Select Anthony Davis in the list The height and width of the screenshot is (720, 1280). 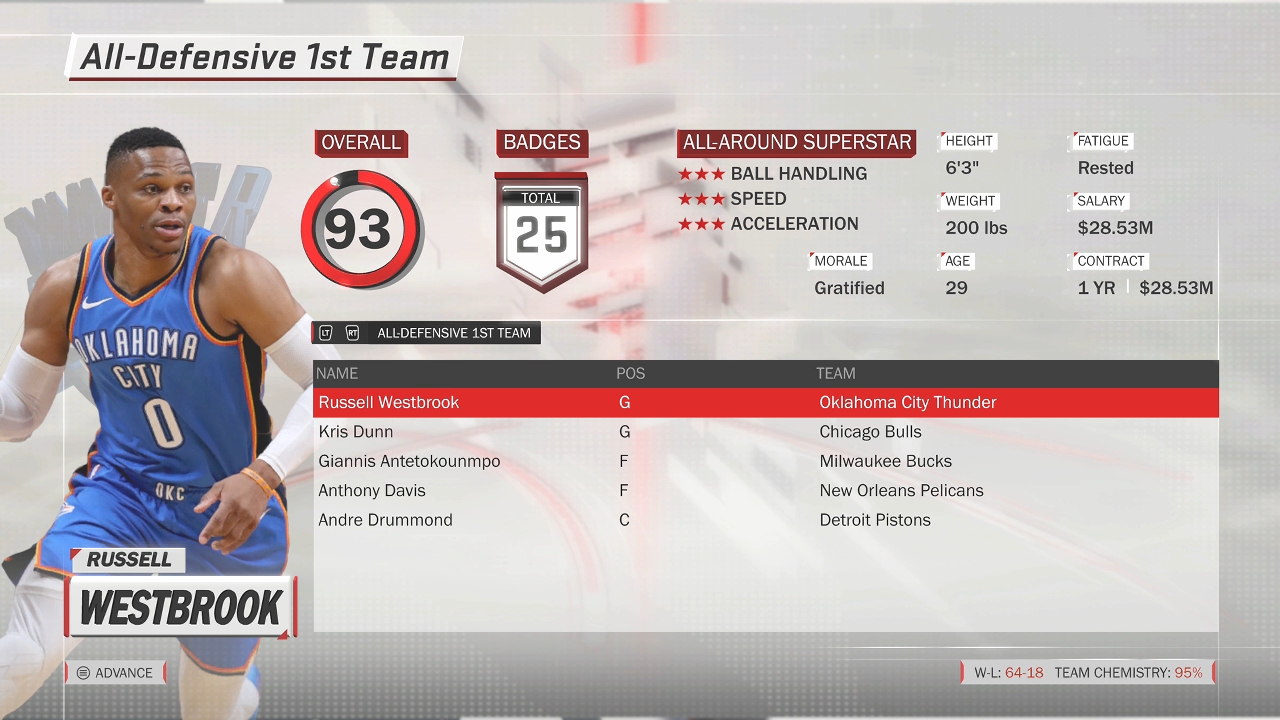(x=765, y=491)
